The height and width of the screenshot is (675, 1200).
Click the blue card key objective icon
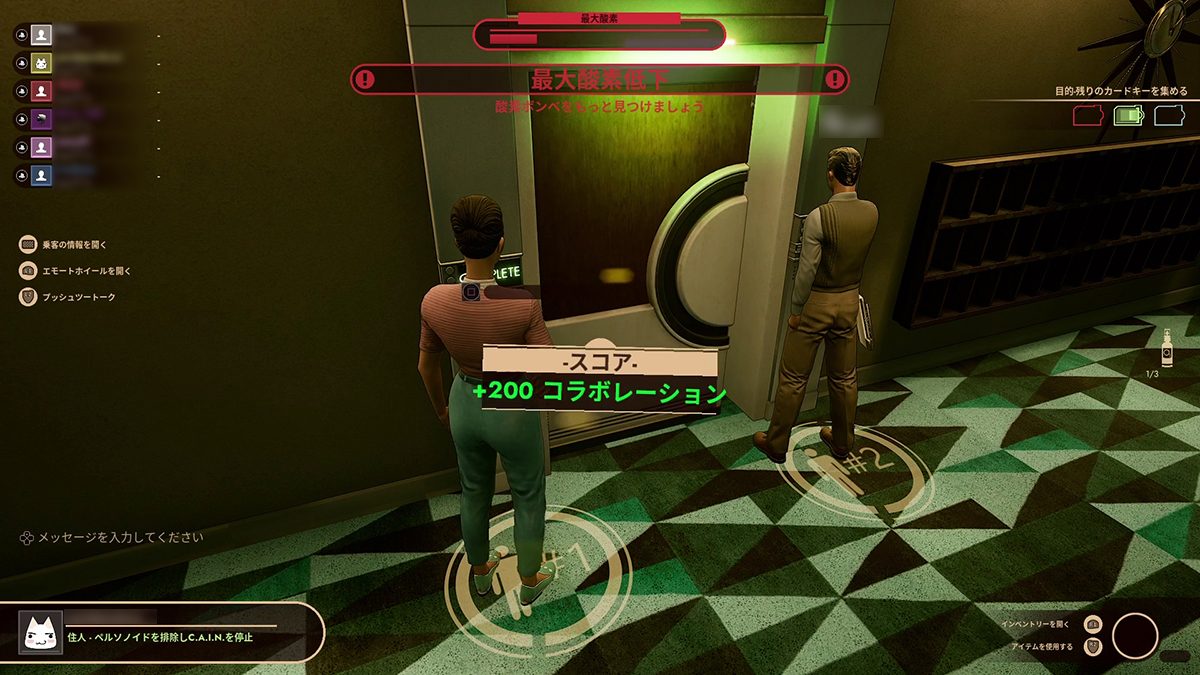[1169, 116]
